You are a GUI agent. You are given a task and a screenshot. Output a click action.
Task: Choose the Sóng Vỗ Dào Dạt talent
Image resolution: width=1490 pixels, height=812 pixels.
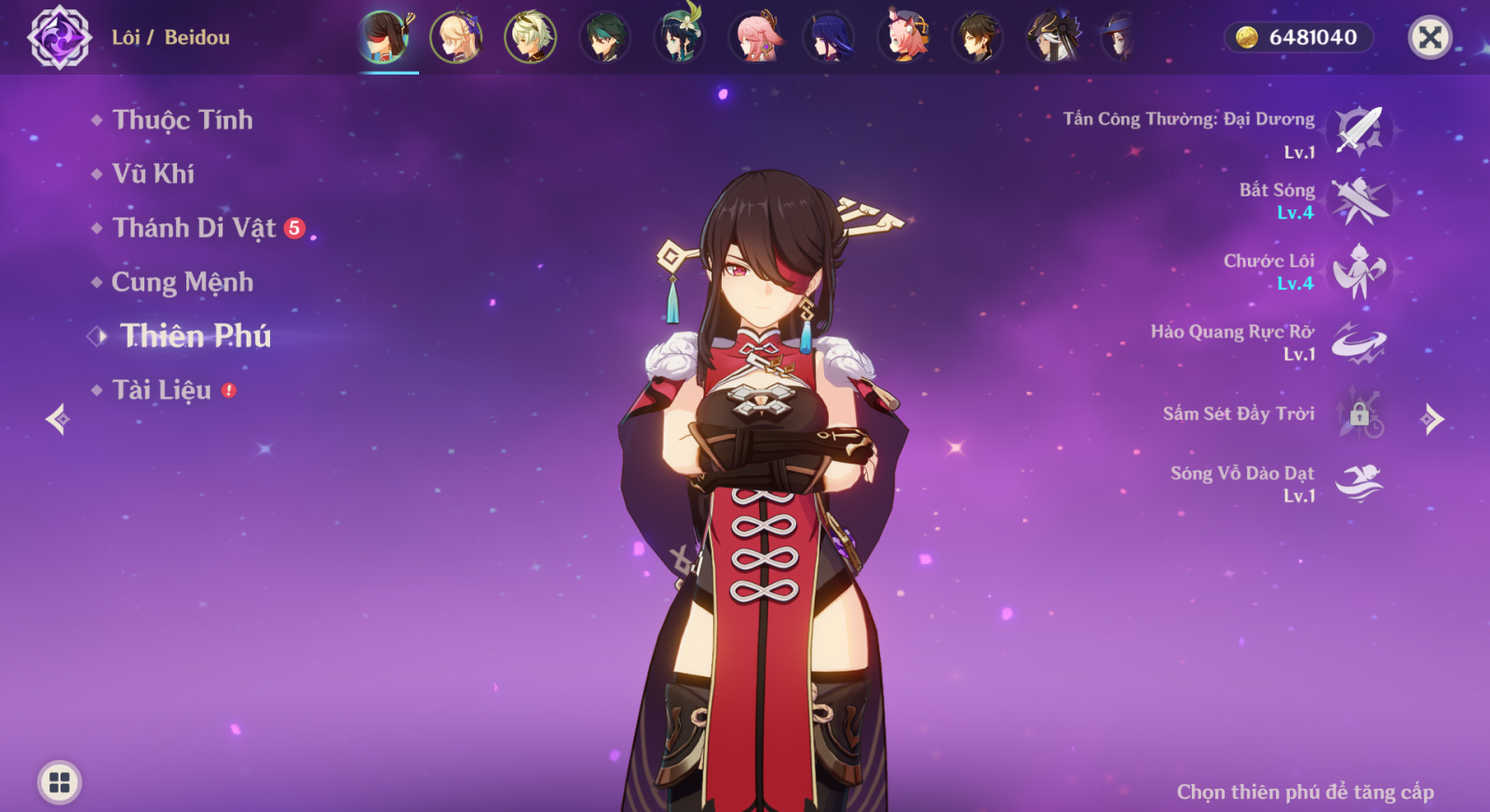coord(1359,484)
